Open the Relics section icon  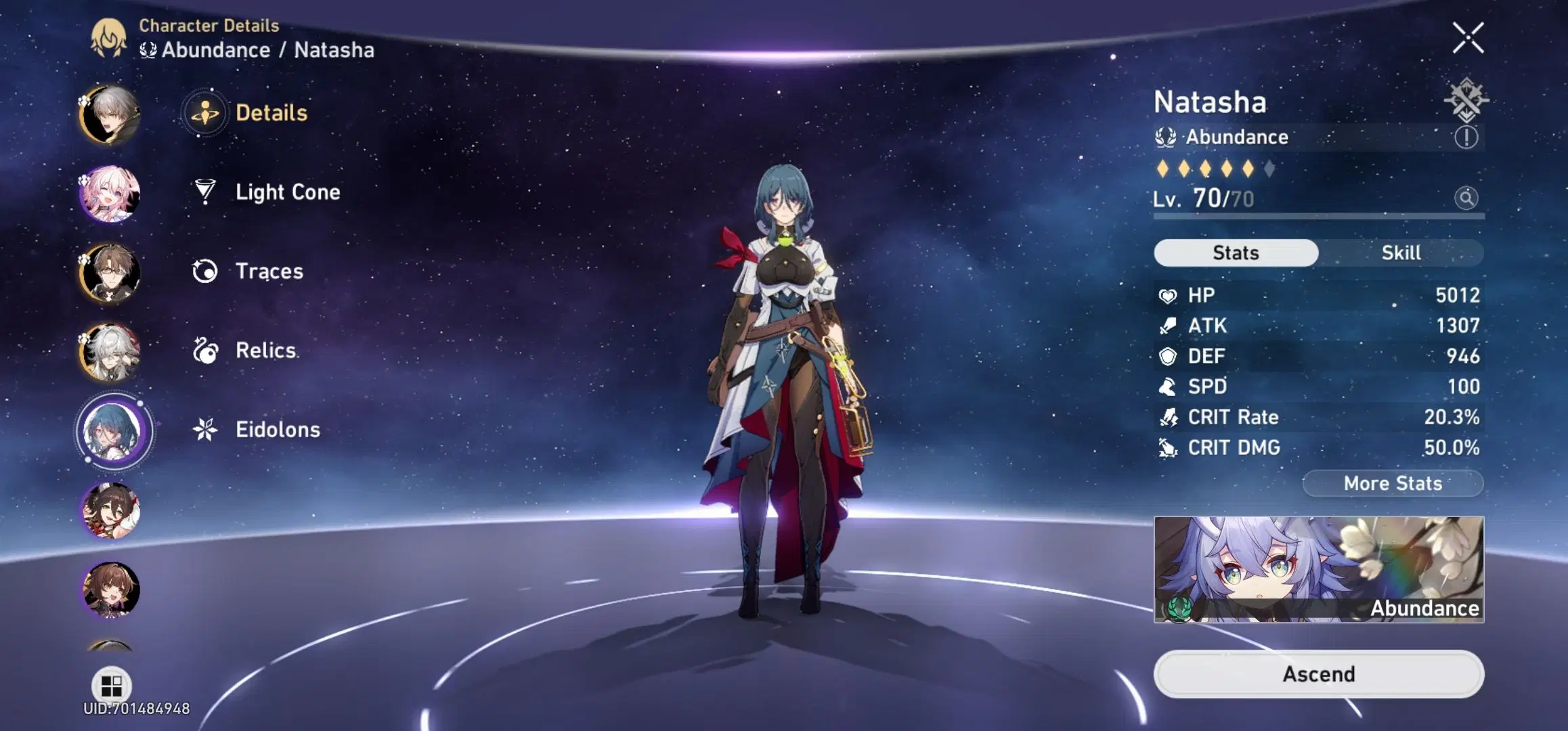tap(205, 350)
